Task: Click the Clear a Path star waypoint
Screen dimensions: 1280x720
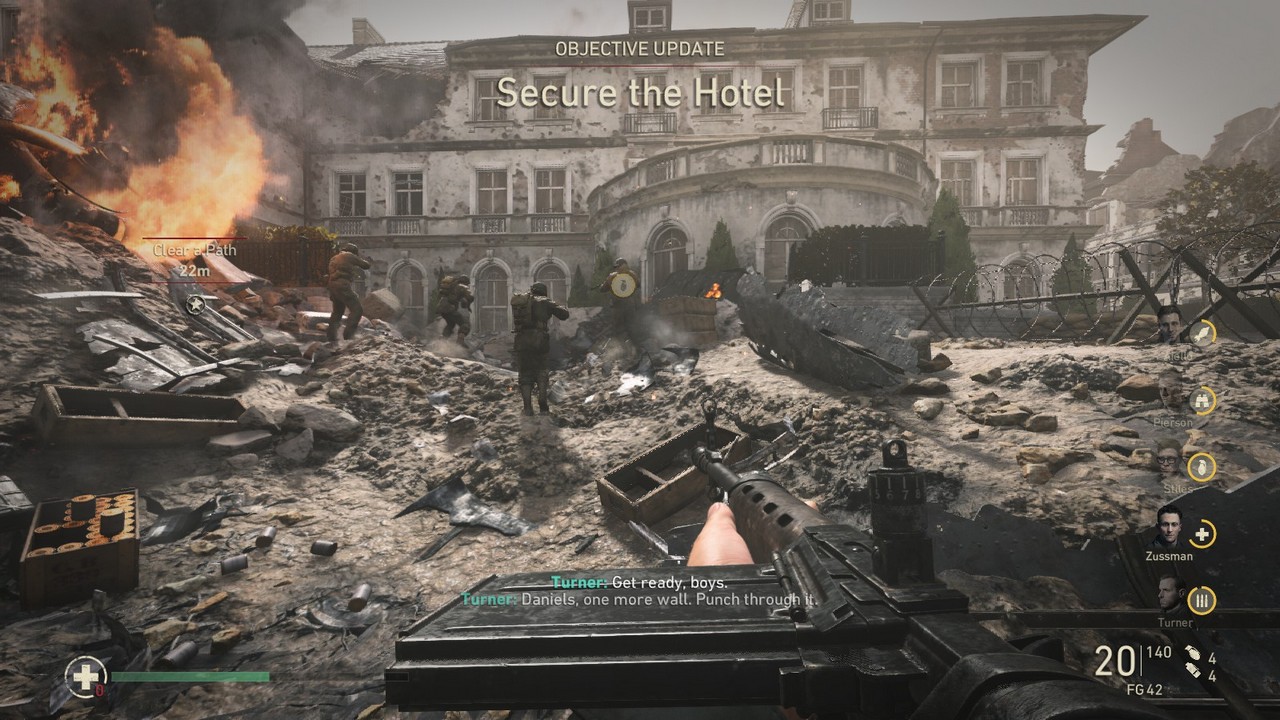Action: (x=198, y=304)
